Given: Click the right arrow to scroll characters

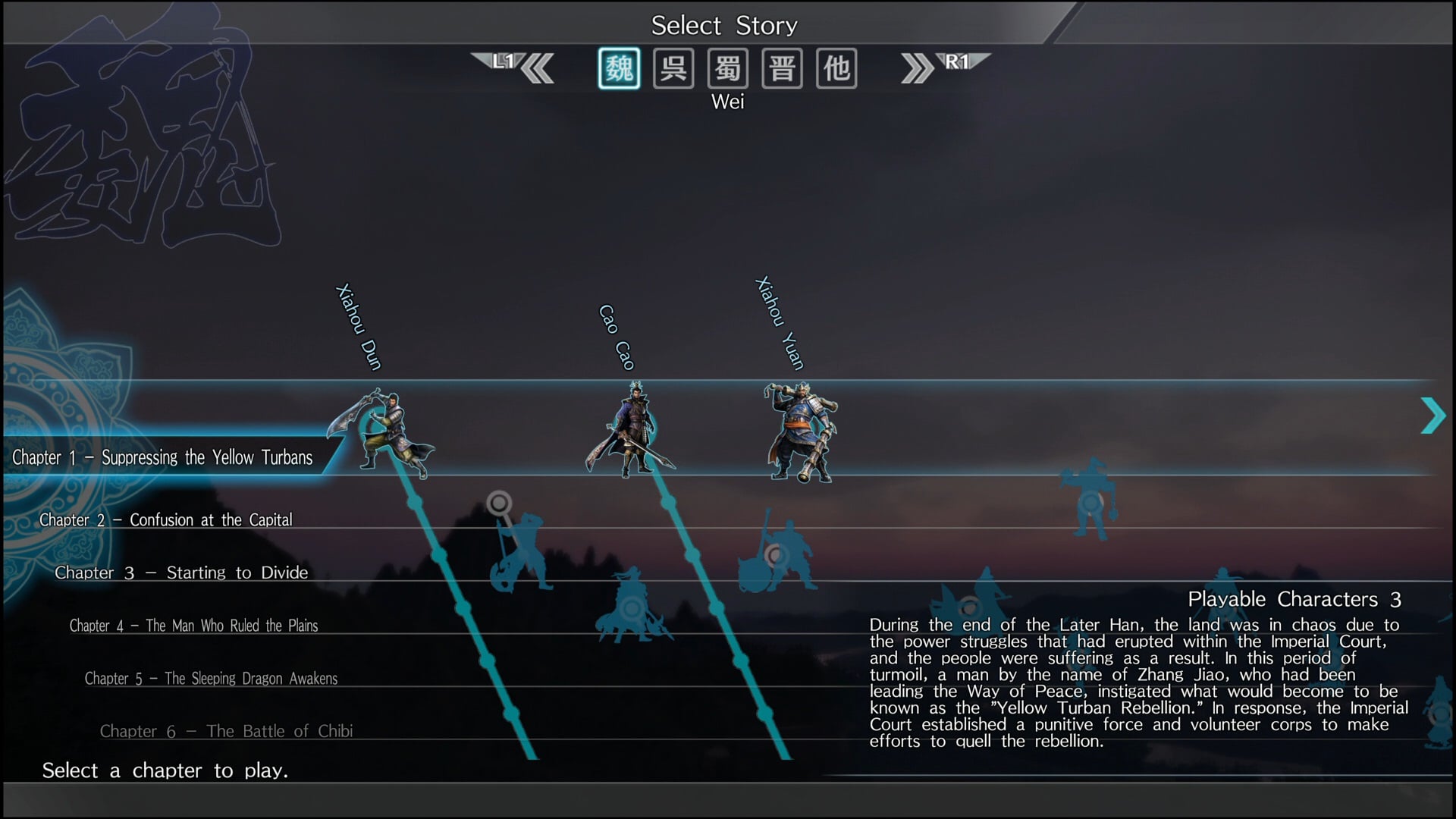Looking at the screenshot, I should (x=1432, y=416).
